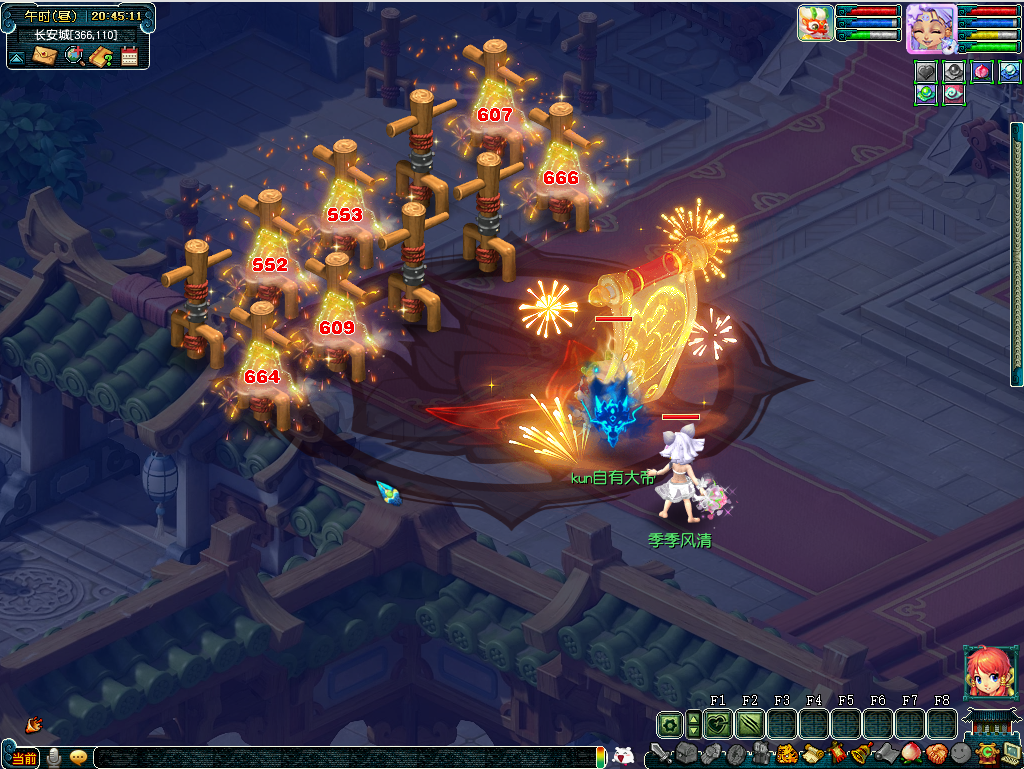
Task: Click the red-haired girl portrait
Action: [x=987, y=673]
